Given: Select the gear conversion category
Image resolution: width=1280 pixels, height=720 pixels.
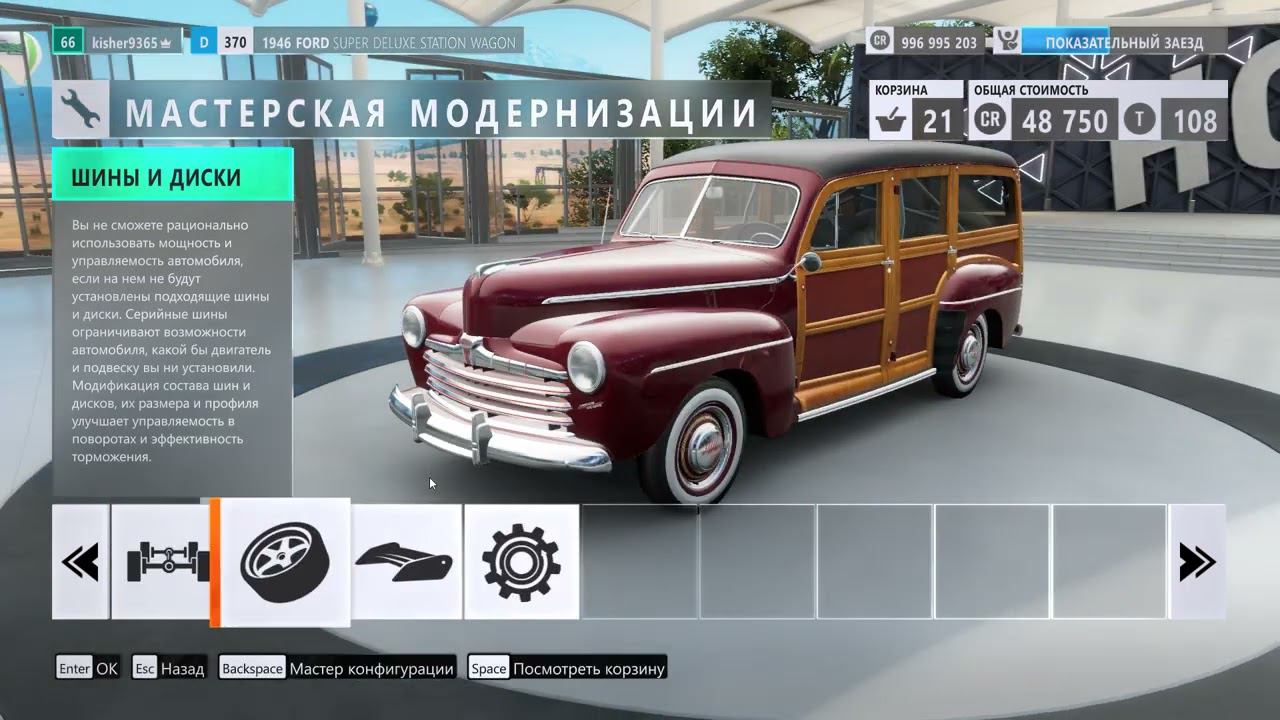Looking at the screenshot, I should pyautogui.click(x=521, y=561).
